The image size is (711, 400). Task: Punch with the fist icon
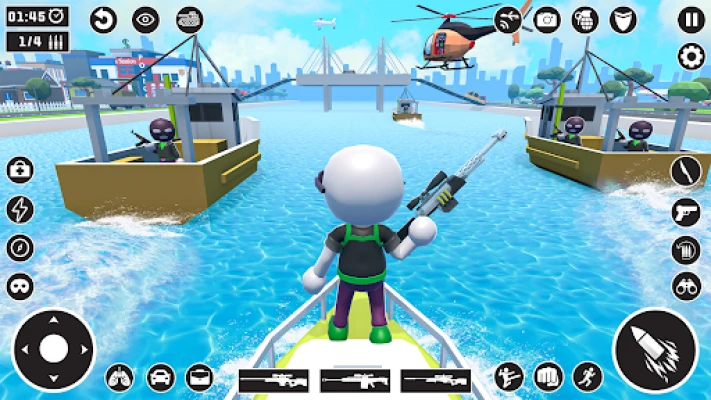pyautogui.click(x=548, y=378)
